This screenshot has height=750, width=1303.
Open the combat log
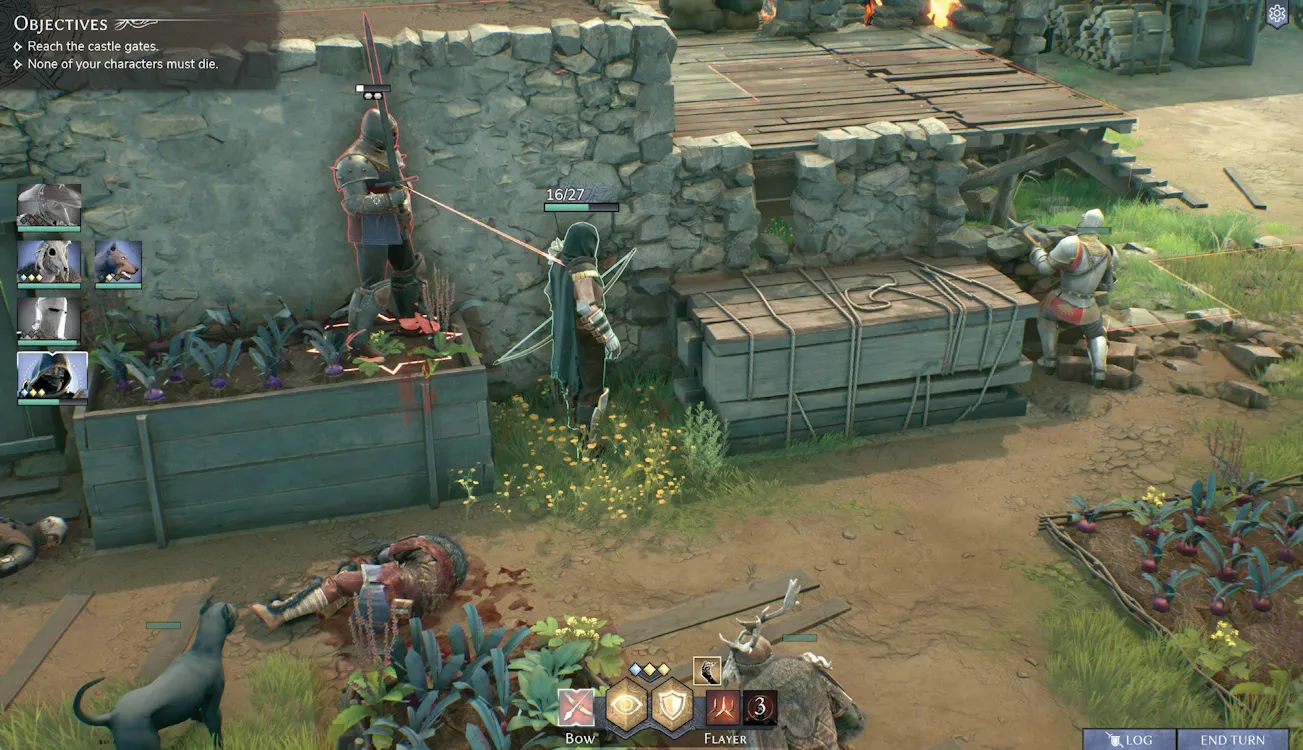1129,740
